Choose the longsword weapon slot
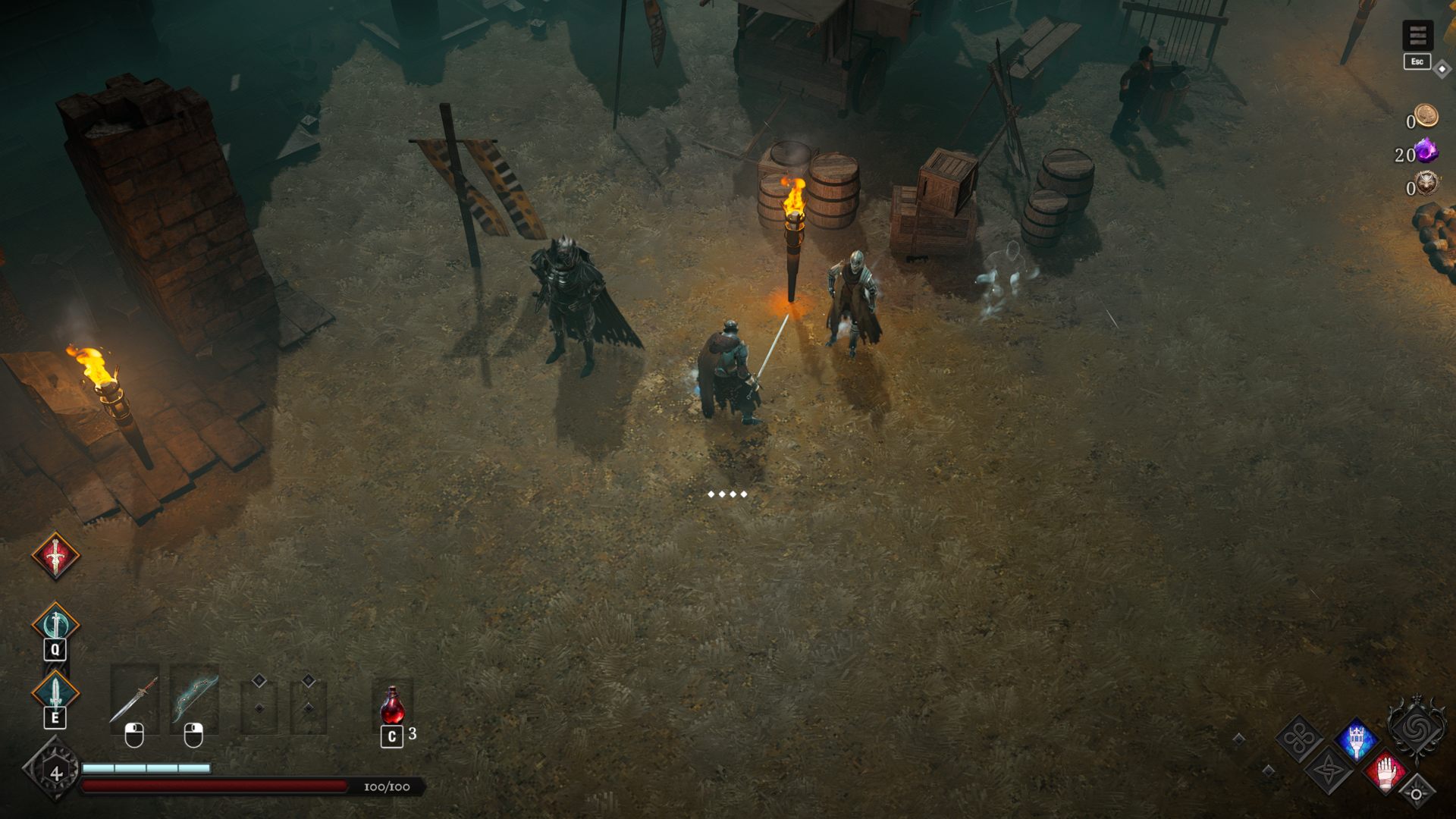This screenshot has width=1456, height=819. tap(134, 700)
